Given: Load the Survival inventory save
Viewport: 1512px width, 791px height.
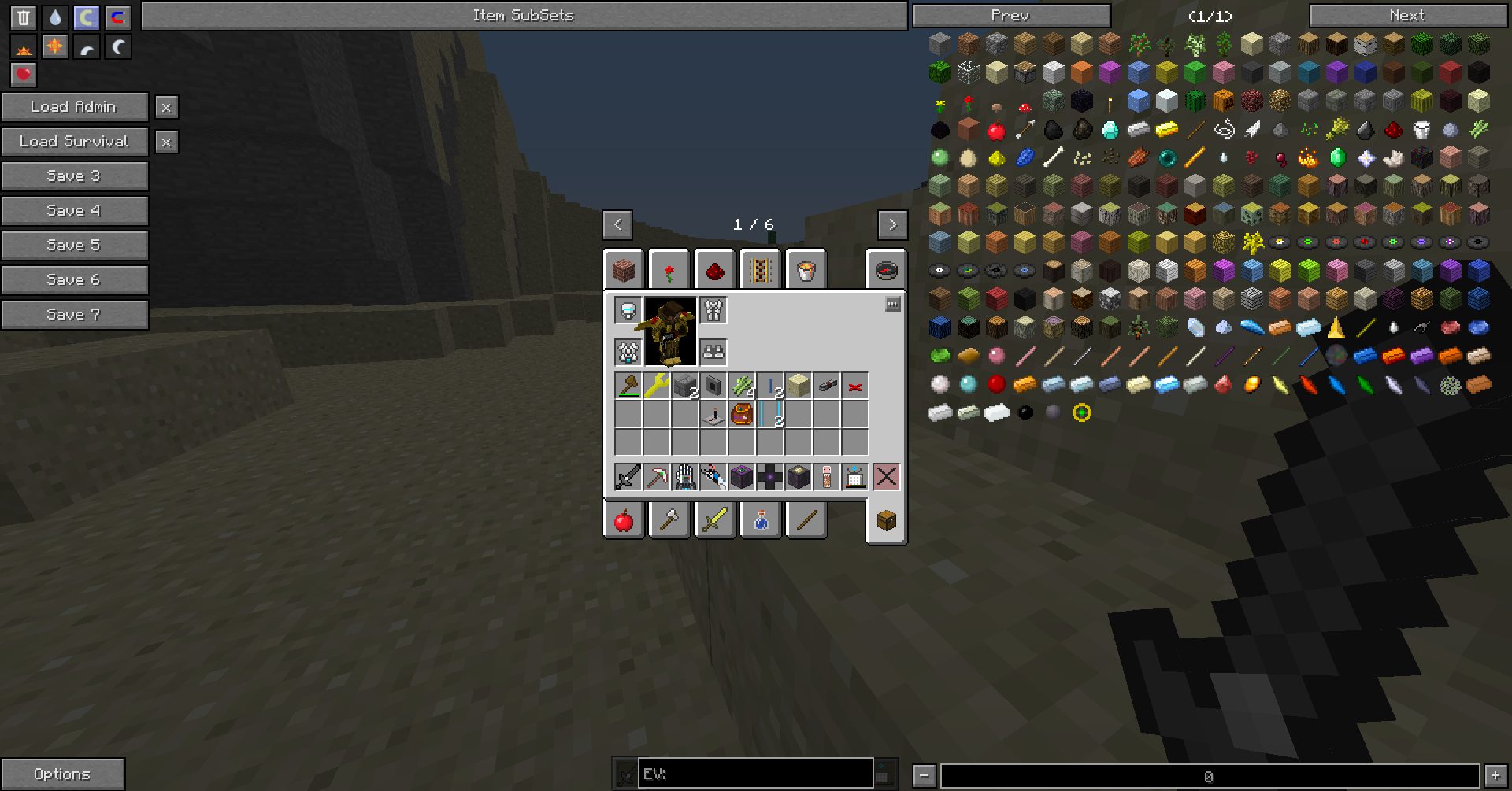Looking at the screenshot, I should 74,142.
